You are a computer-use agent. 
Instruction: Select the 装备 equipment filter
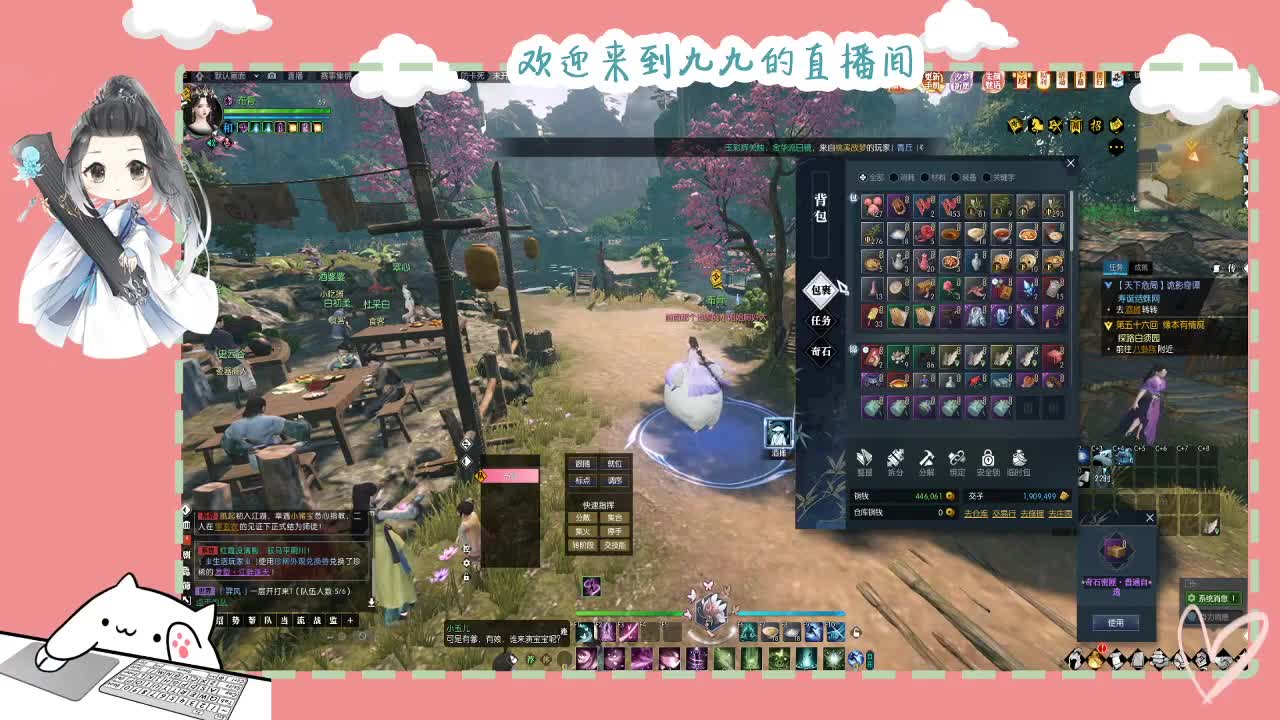(x=957, y=177)
